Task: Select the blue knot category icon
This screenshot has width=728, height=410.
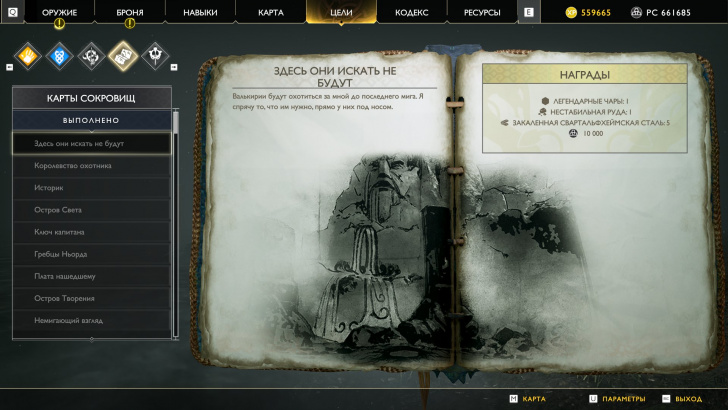Action: (x=60, y=52)
